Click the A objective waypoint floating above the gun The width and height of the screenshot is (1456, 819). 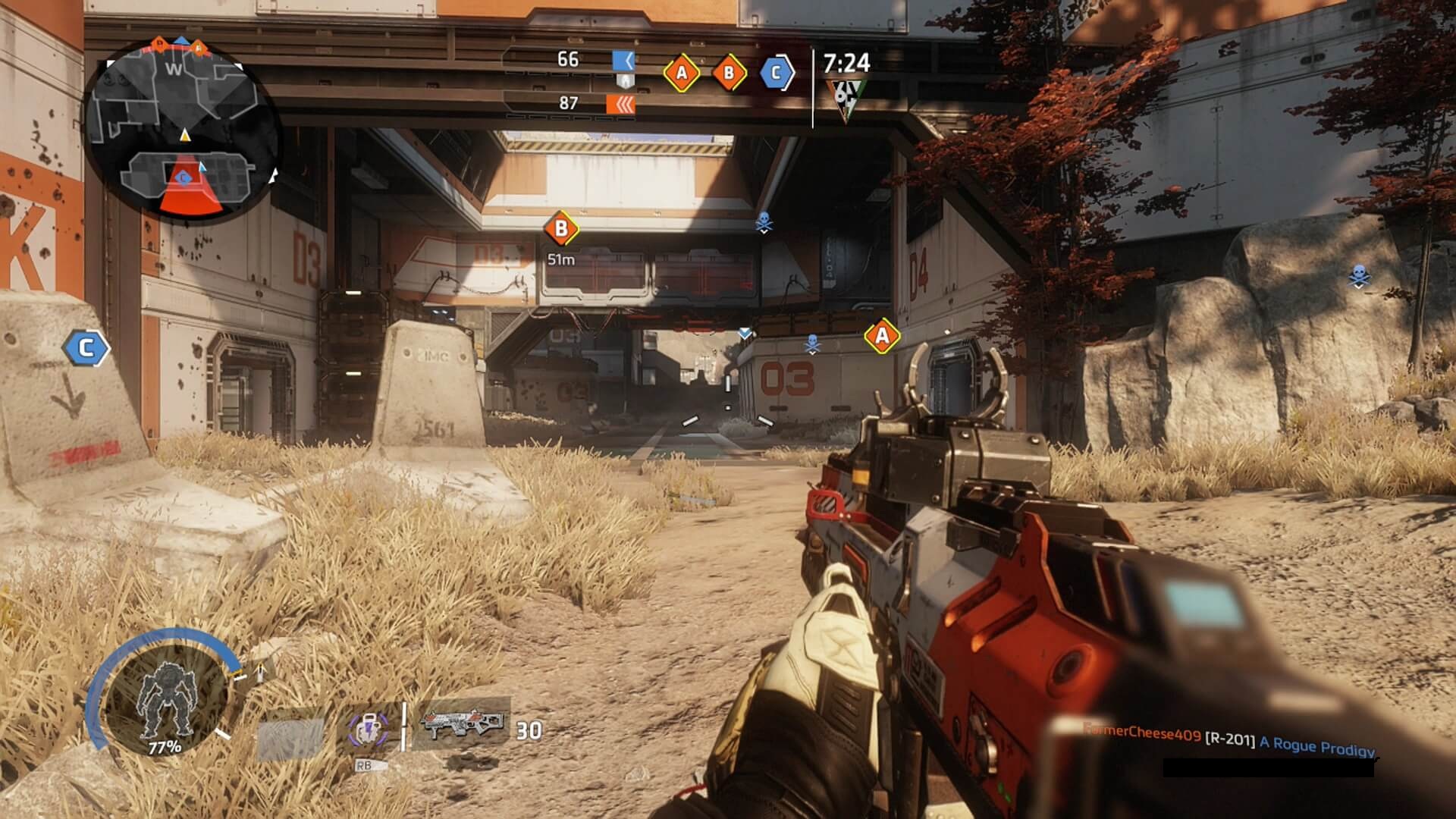pyautogui.click(x=882, y=336)
